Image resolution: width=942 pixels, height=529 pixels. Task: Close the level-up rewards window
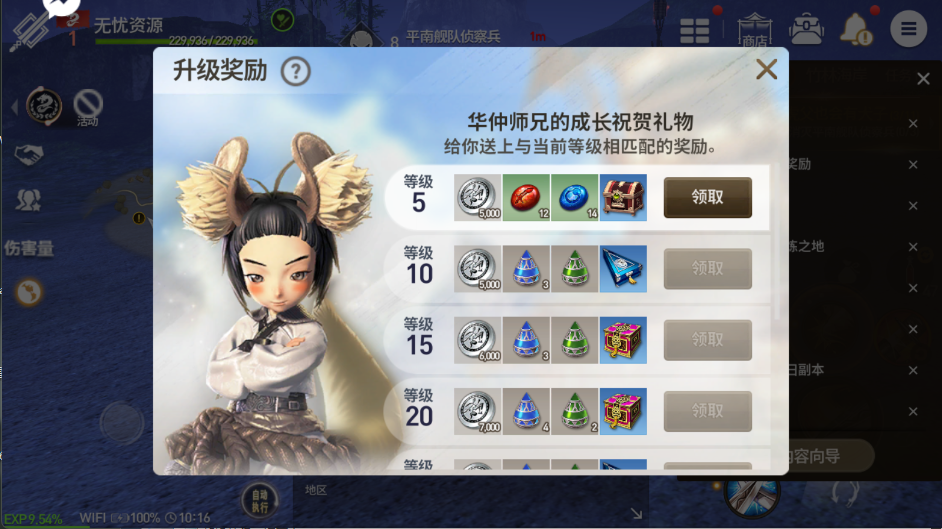(766, 70)
